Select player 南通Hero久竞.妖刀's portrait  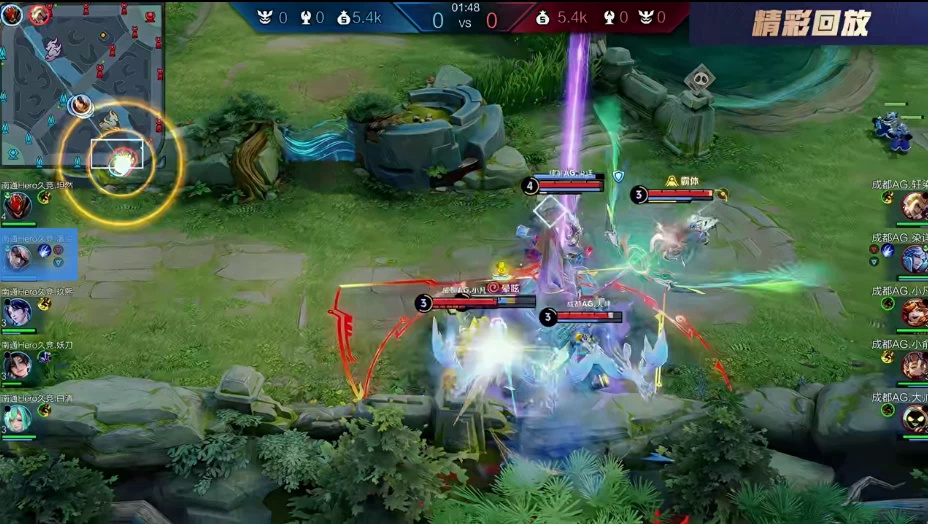click(17, 364)
